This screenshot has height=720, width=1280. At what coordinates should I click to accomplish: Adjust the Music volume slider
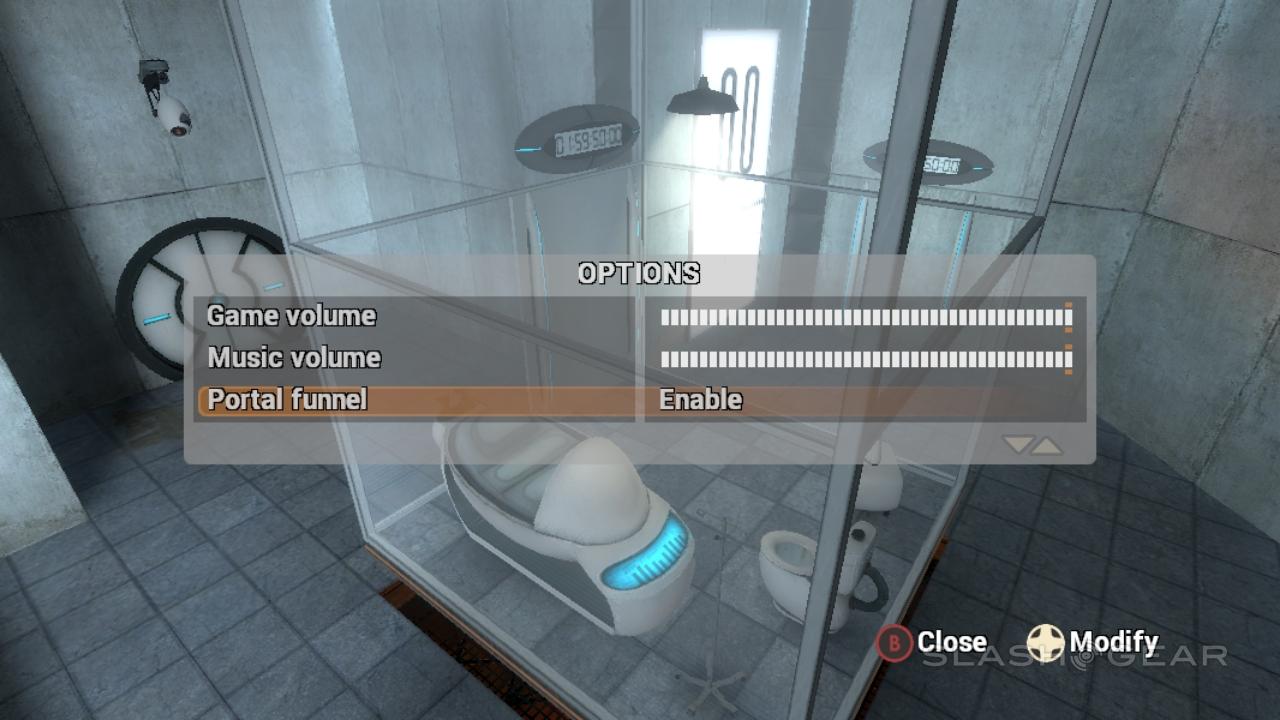[x=865, y=359]
